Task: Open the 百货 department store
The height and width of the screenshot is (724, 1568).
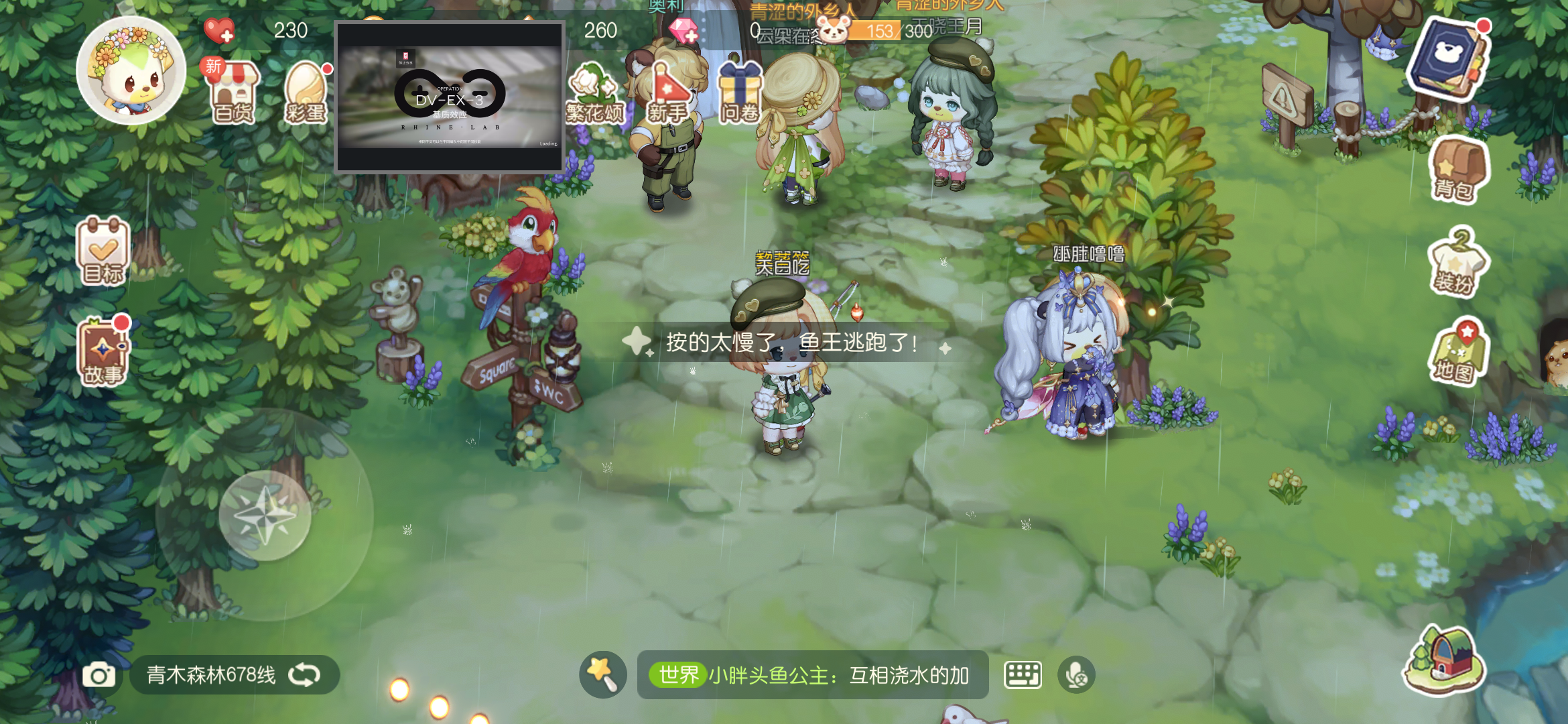Action: click(x=231, y=90)
